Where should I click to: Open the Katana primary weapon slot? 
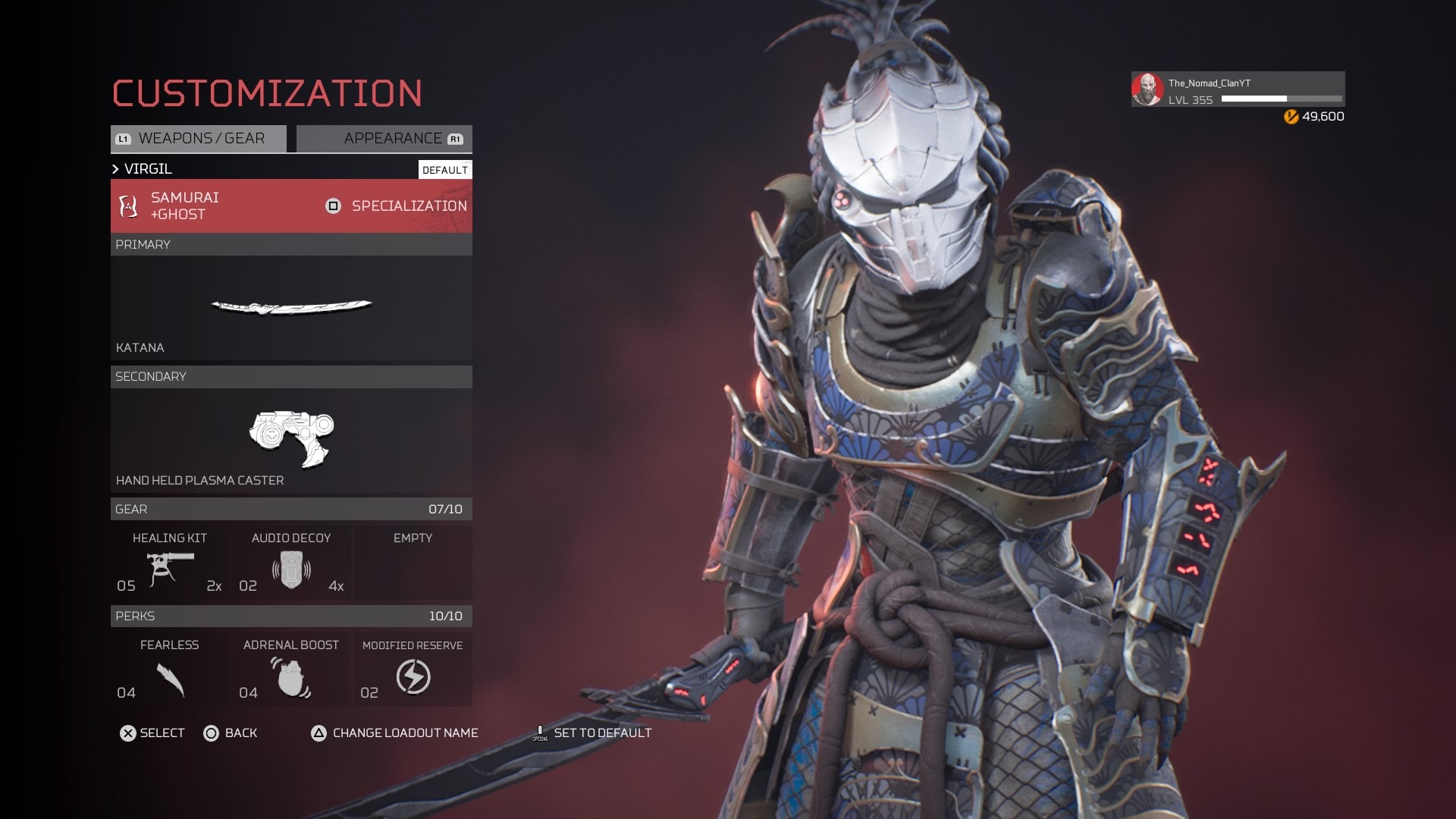291,307
